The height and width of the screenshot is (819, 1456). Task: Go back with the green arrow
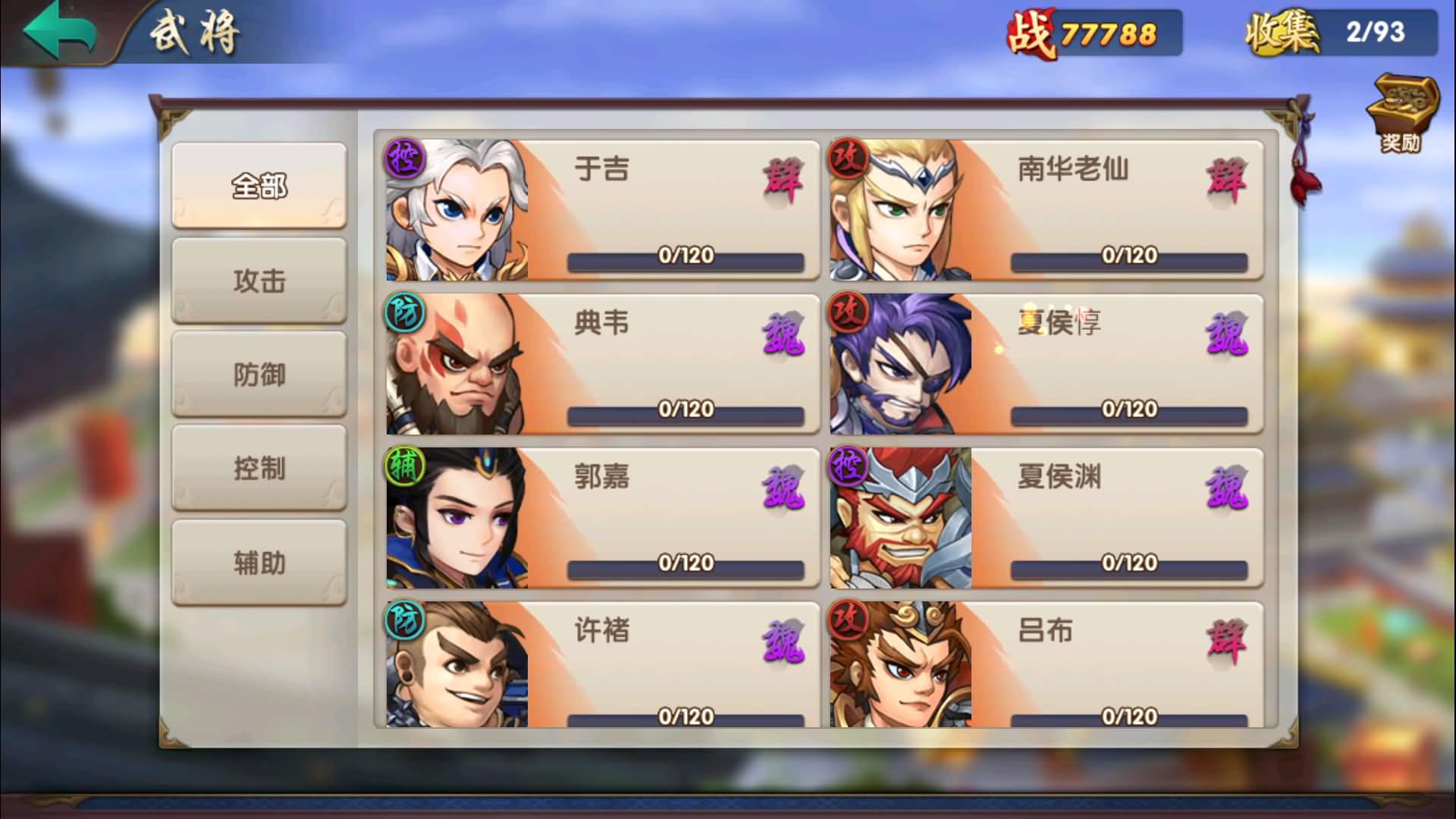click(x=59, y=30)
